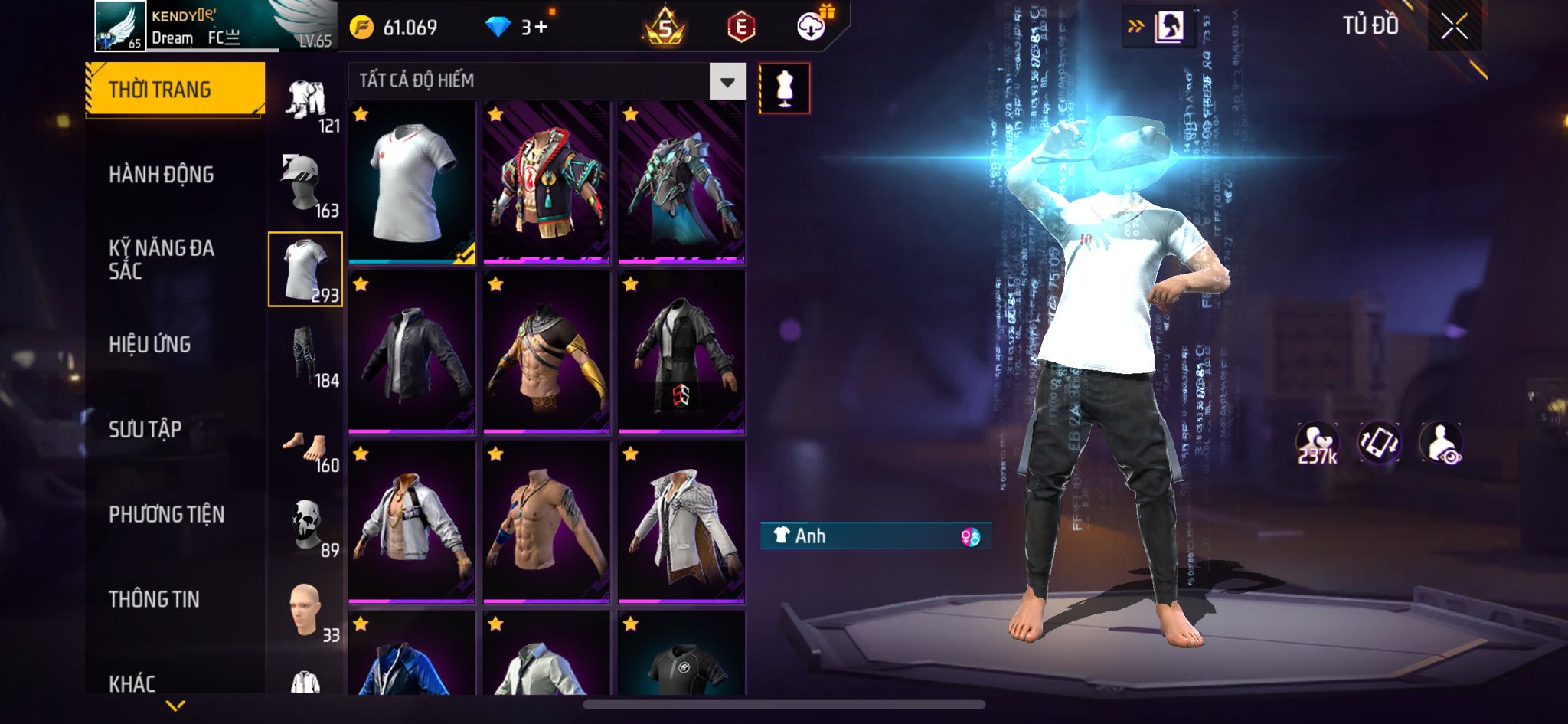Rotate the phone orientation icon

[1379, 443]
